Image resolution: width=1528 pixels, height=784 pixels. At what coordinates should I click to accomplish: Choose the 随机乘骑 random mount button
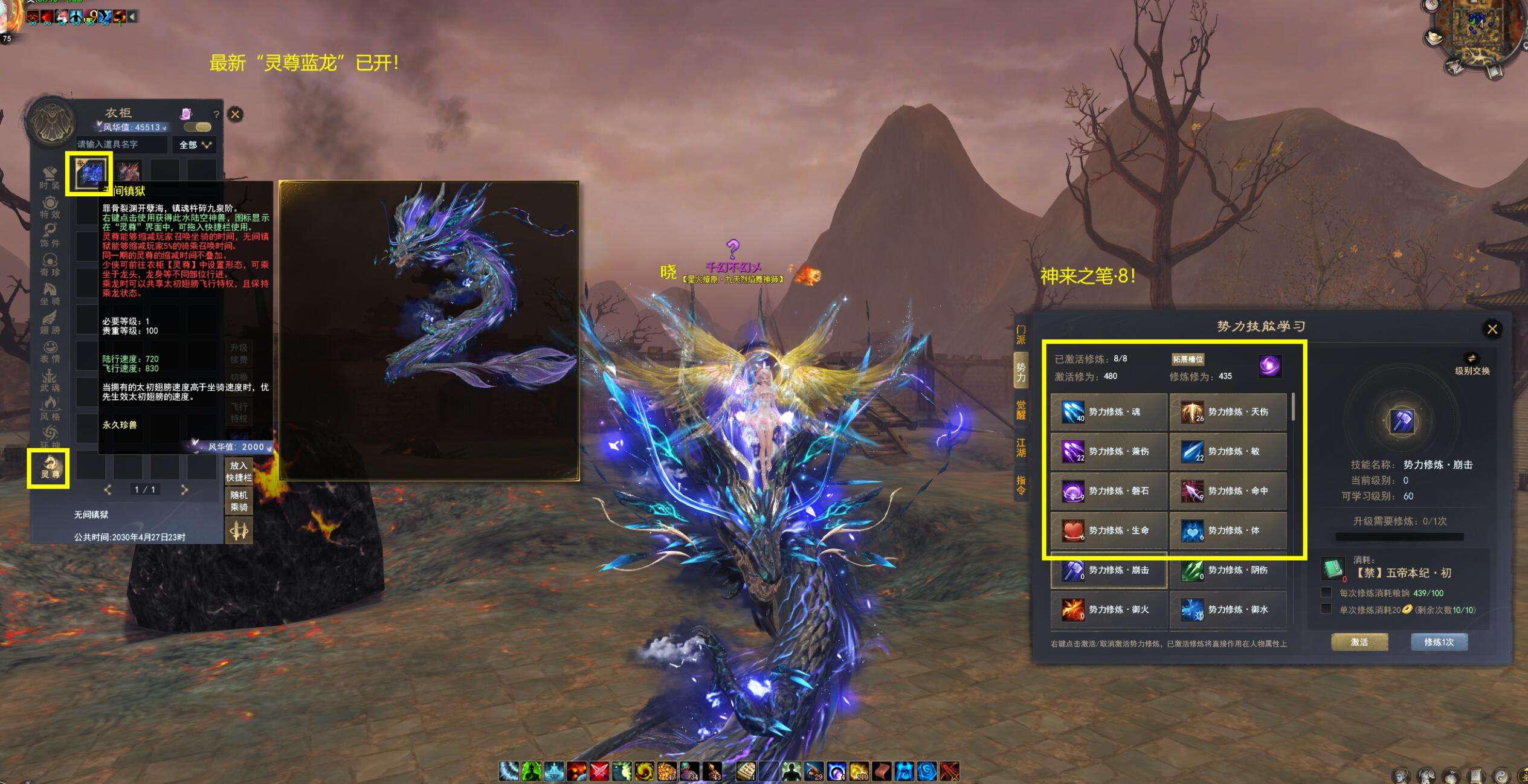239,501
